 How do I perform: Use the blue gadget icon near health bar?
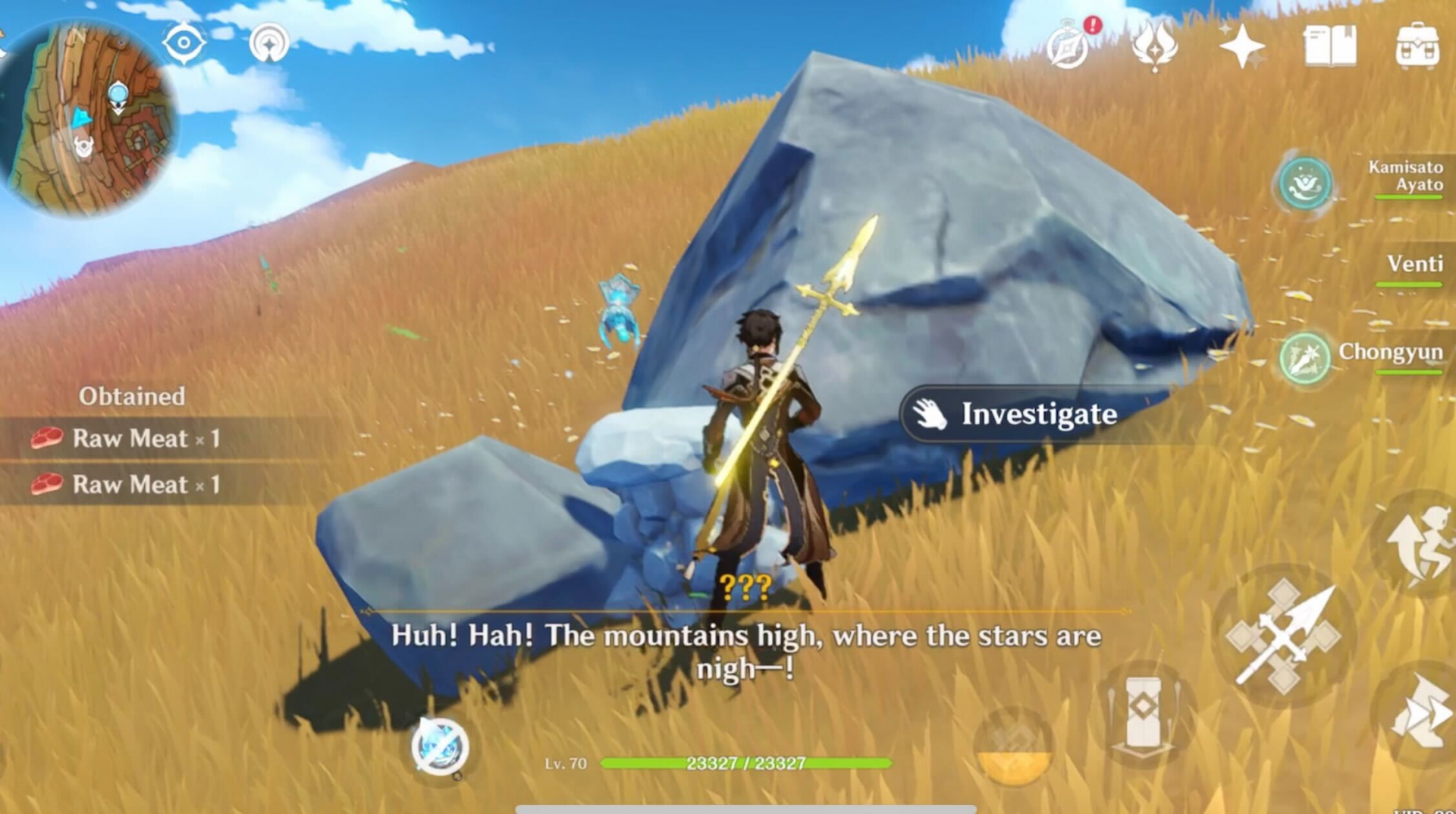pos(440,746)
